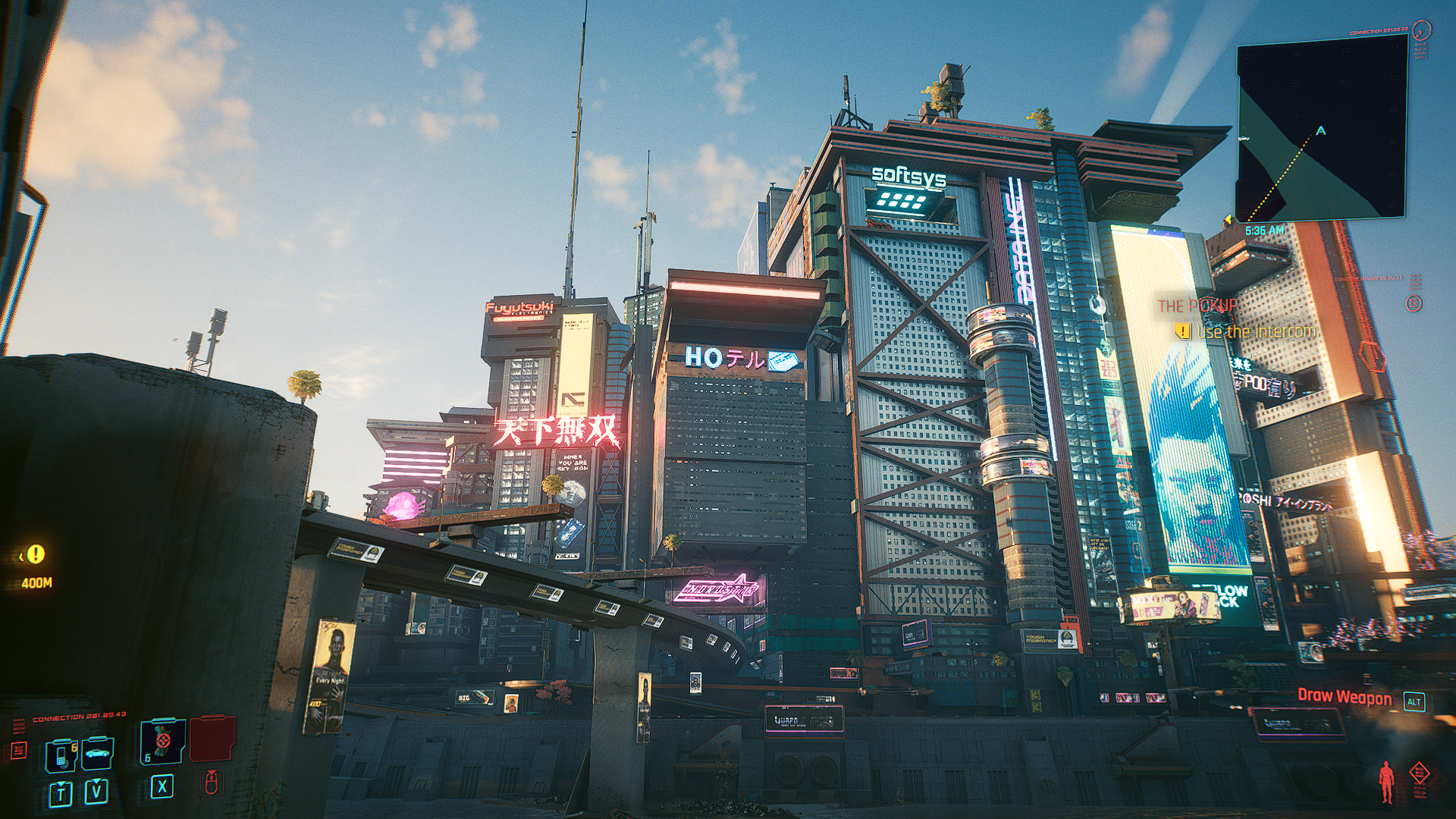Click the yellow objective waypoint marker

tap(36, 554)
